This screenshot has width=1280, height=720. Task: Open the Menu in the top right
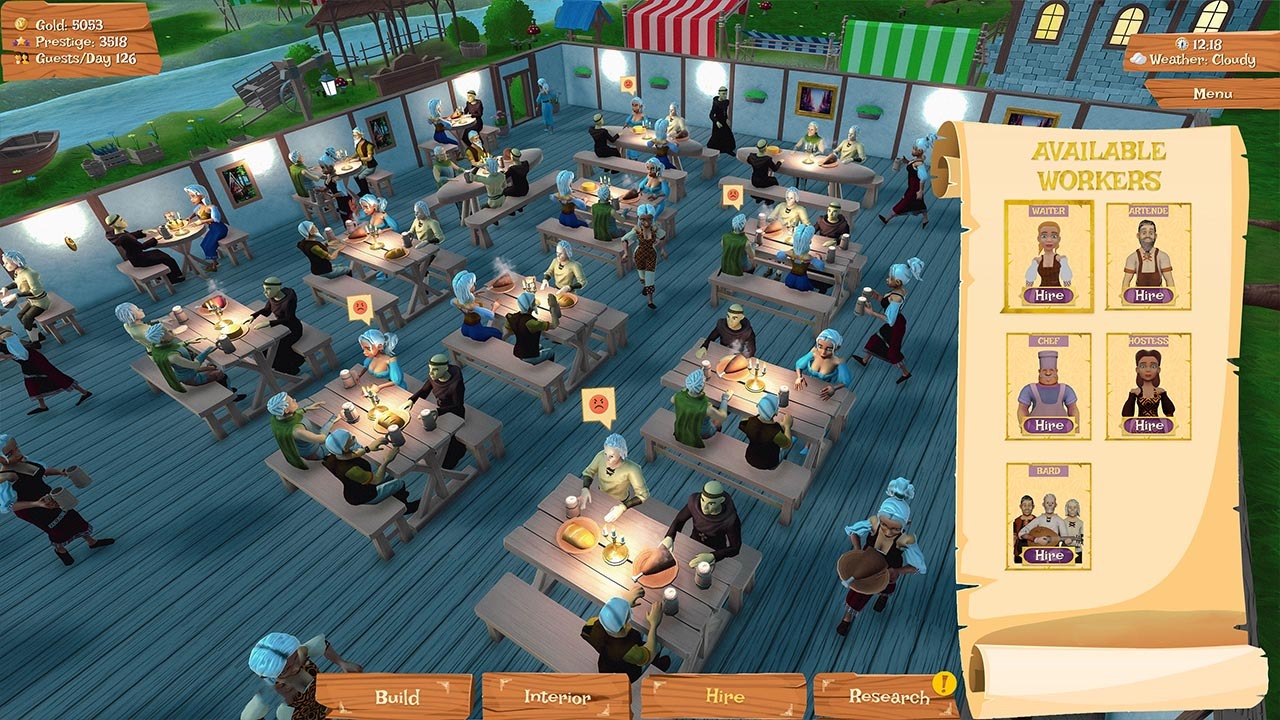[x=1215, y=92]
